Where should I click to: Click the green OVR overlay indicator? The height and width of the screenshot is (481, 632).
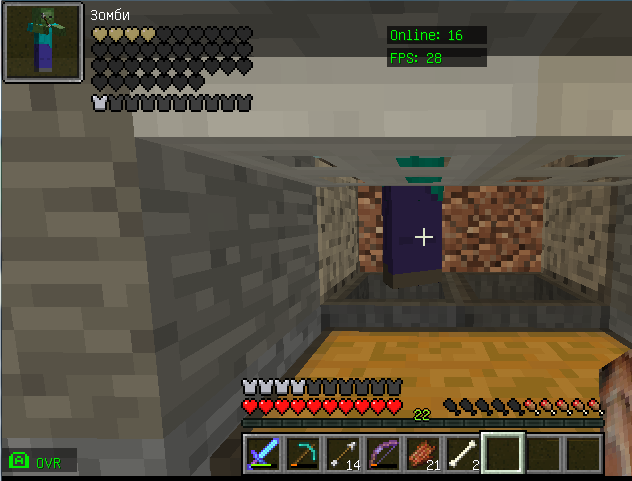38,461
